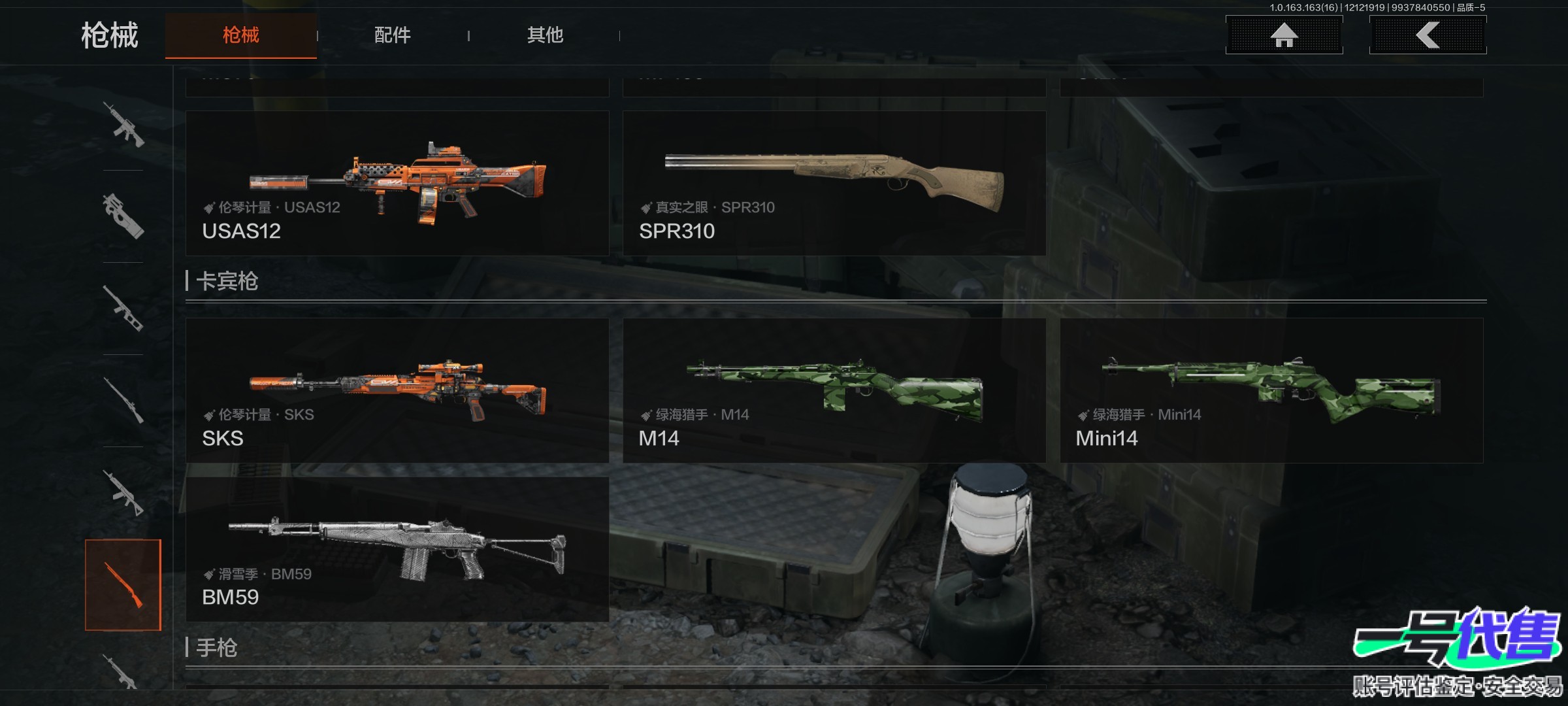Select the highlighted orange carbine category icon
Image resolution: width=1568 pixels, height=706 pixels.
[123, 585]
